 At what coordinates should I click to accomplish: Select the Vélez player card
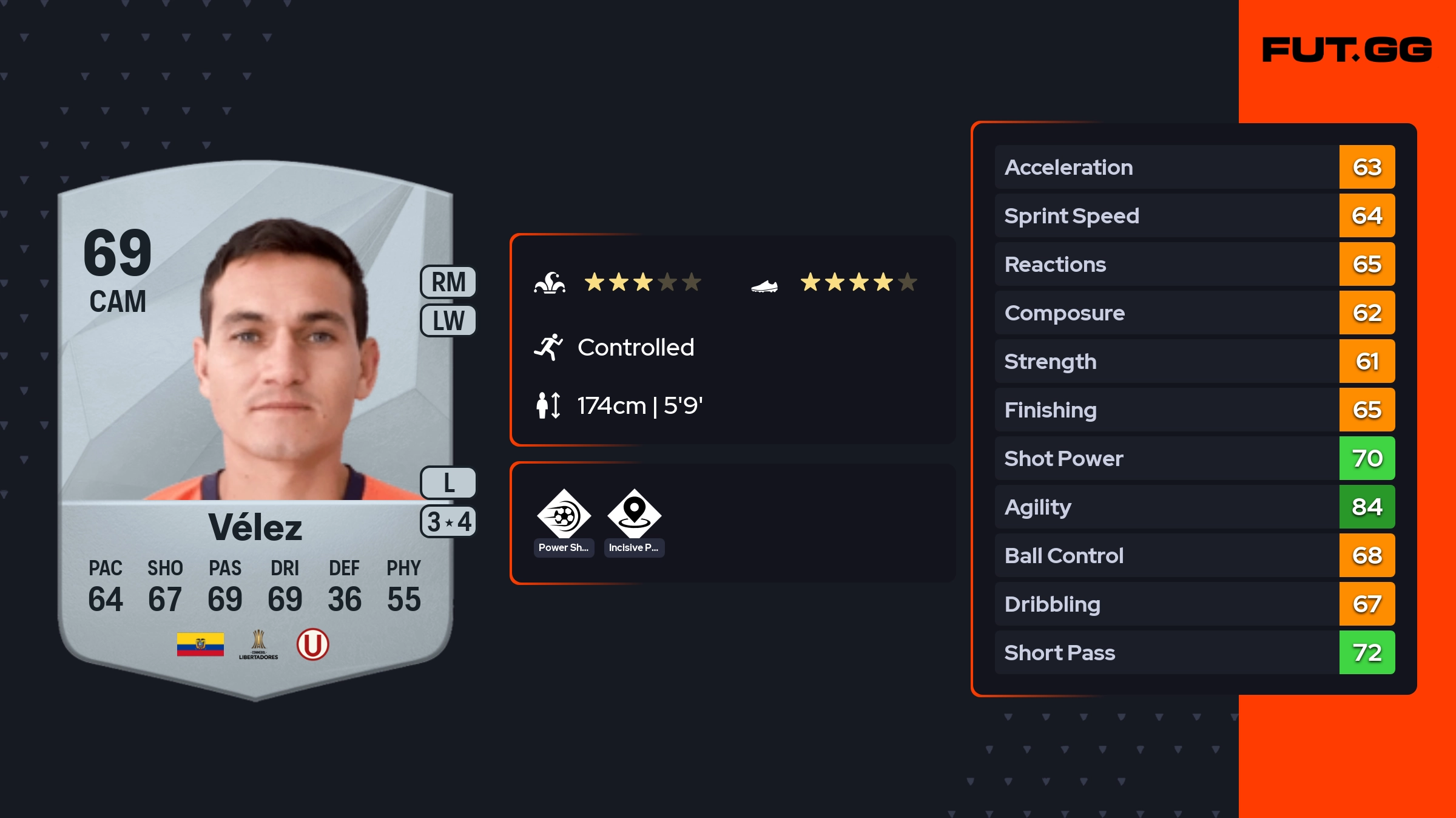(x=255, y=425)
